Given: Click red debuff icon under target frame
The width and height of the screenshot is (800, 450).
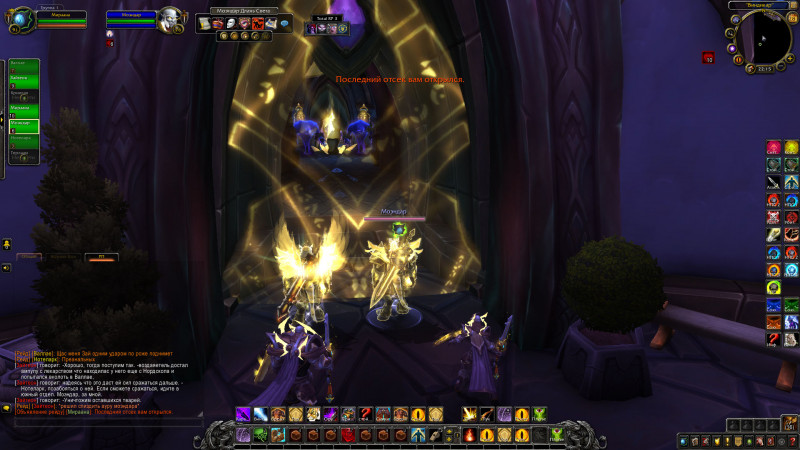Looking at the screenshot, I should tap(110, 45).
